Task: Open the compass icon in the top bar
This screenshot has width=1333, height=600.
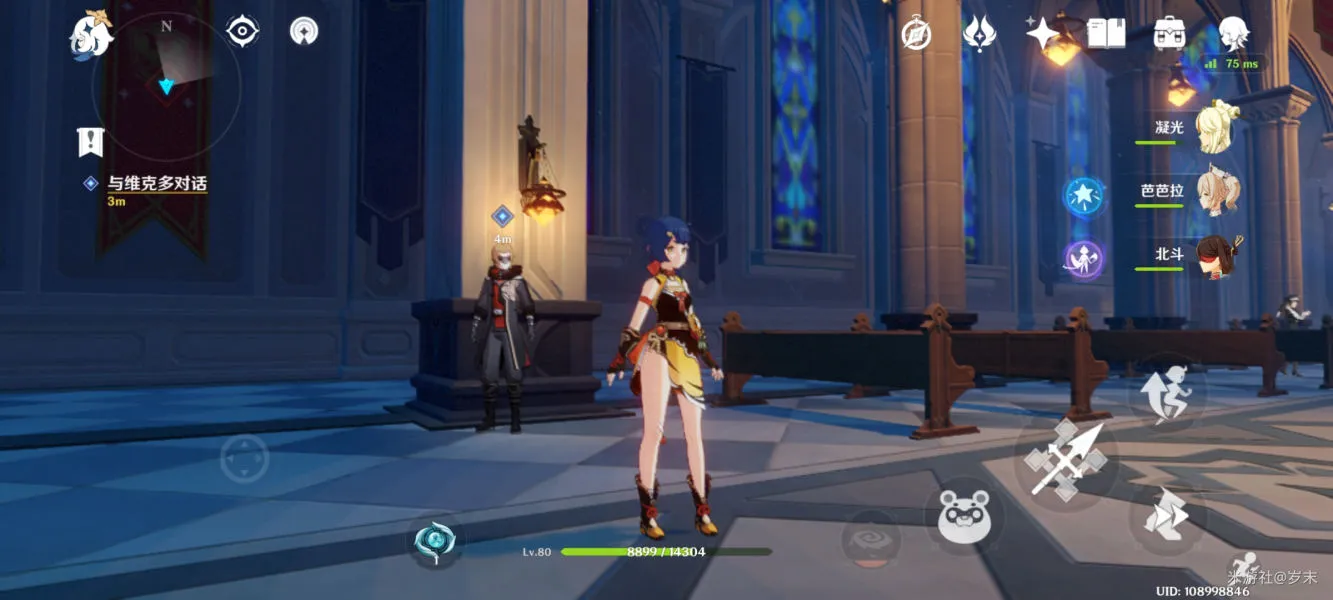Action: [x=916, y=34]
